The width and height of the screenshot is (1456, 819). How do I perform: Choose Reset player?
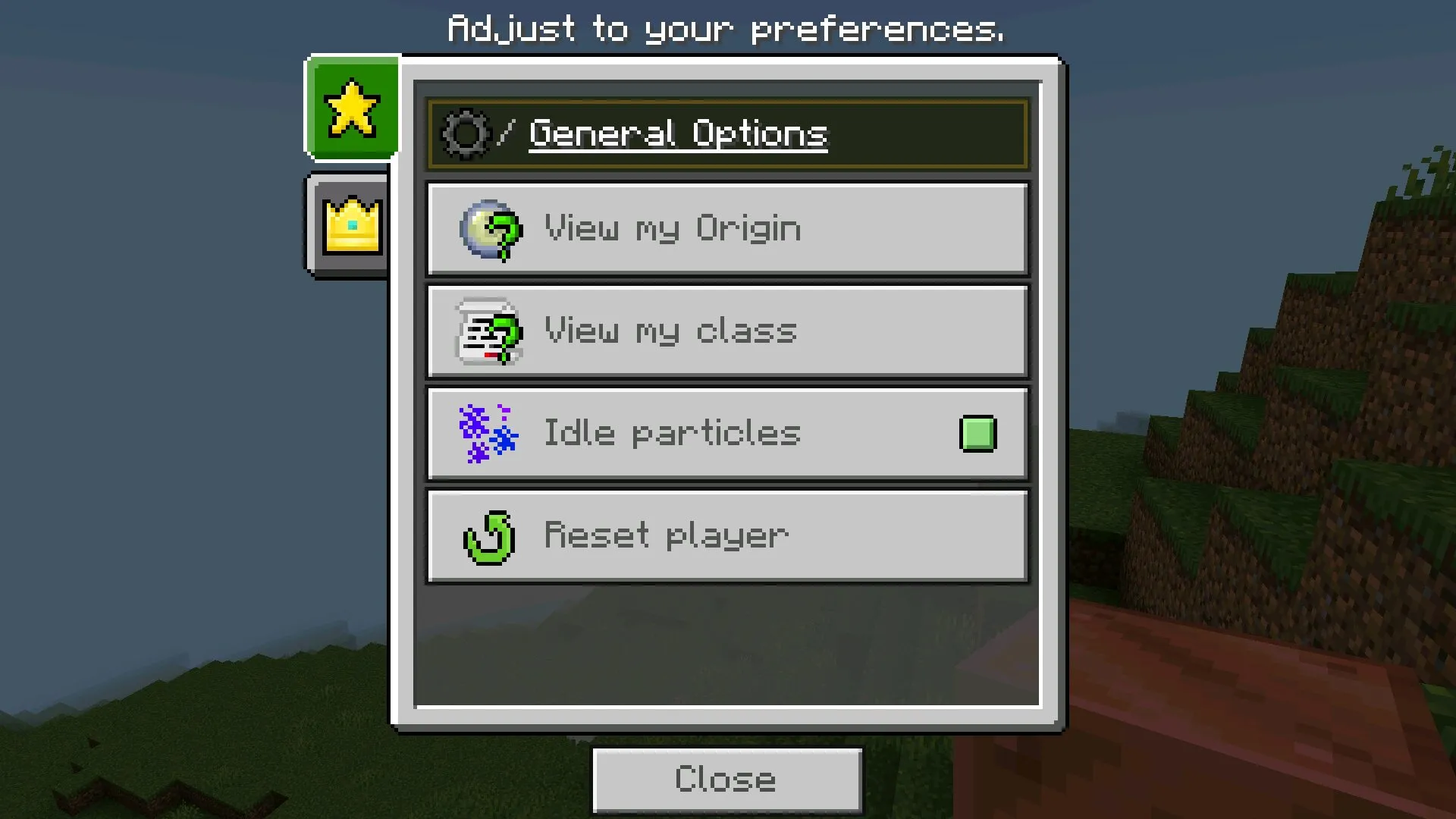click(x=726, y=536)
